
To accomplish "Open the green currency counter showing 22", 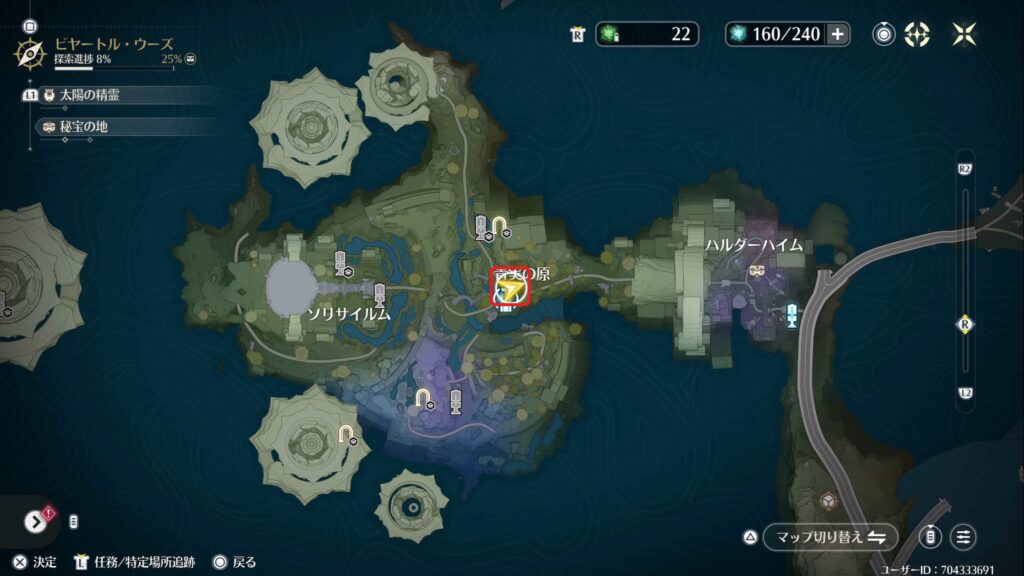I will tap(647, 34).
